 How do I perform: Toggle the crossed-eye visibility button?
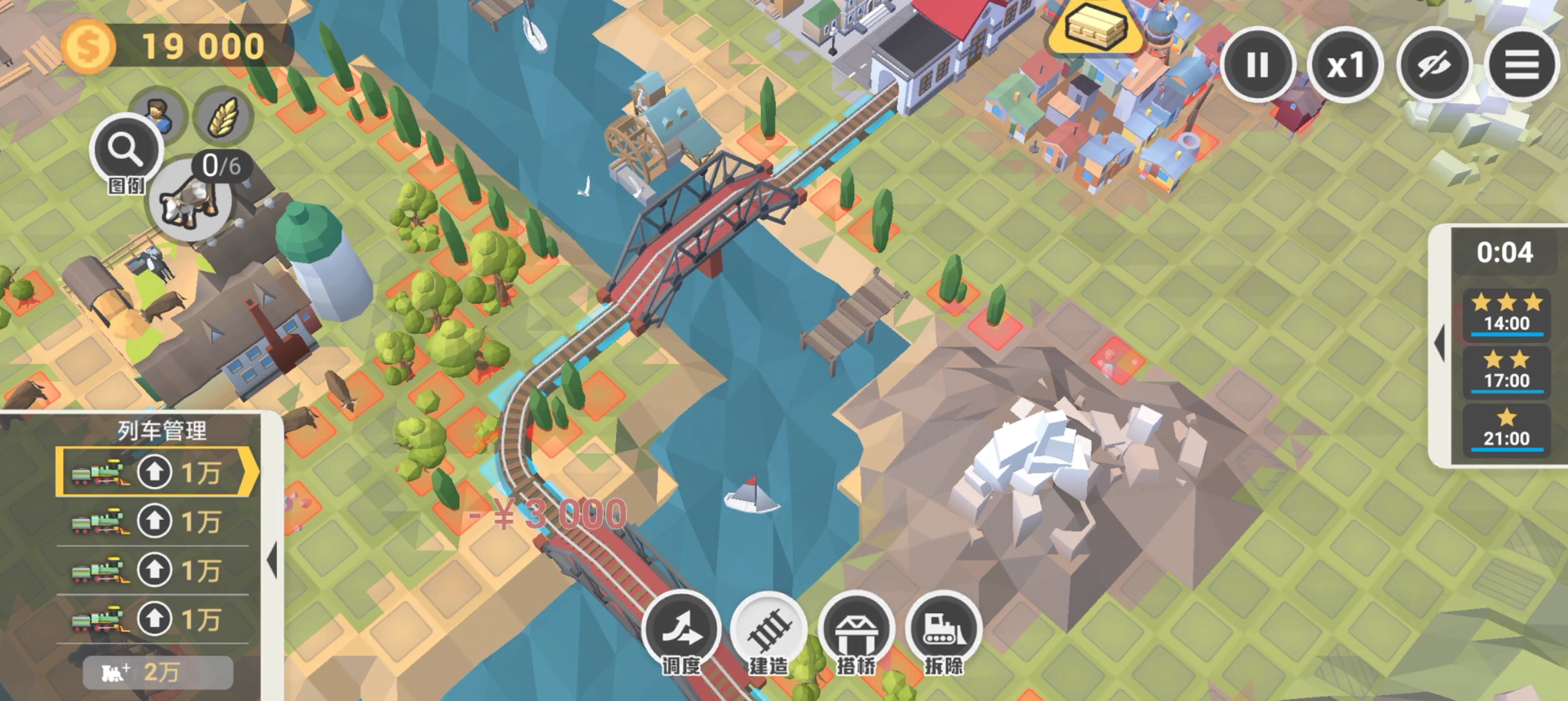click(x=1433, y=65)
